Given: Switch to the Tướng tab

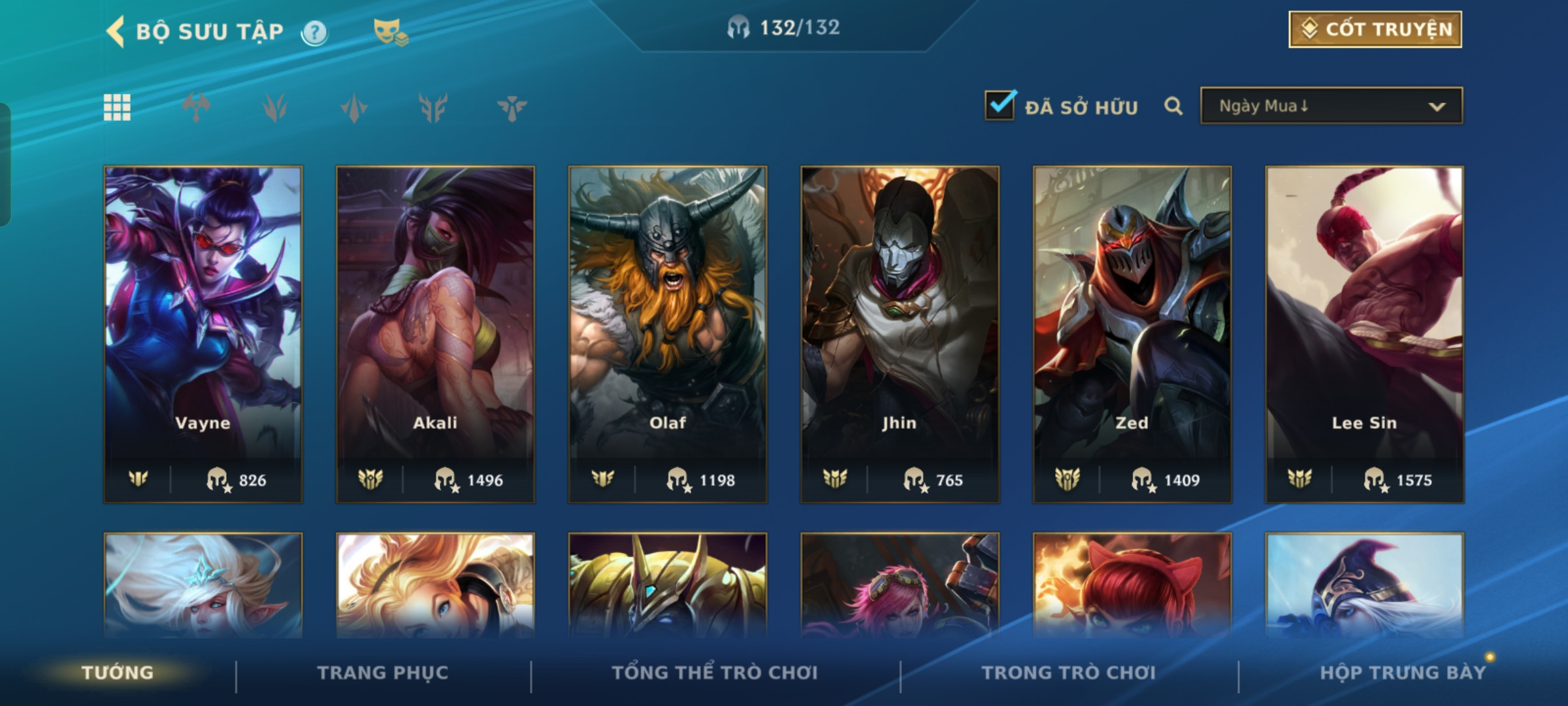Looking at the screenshot, I should click(x=118, y=673).
